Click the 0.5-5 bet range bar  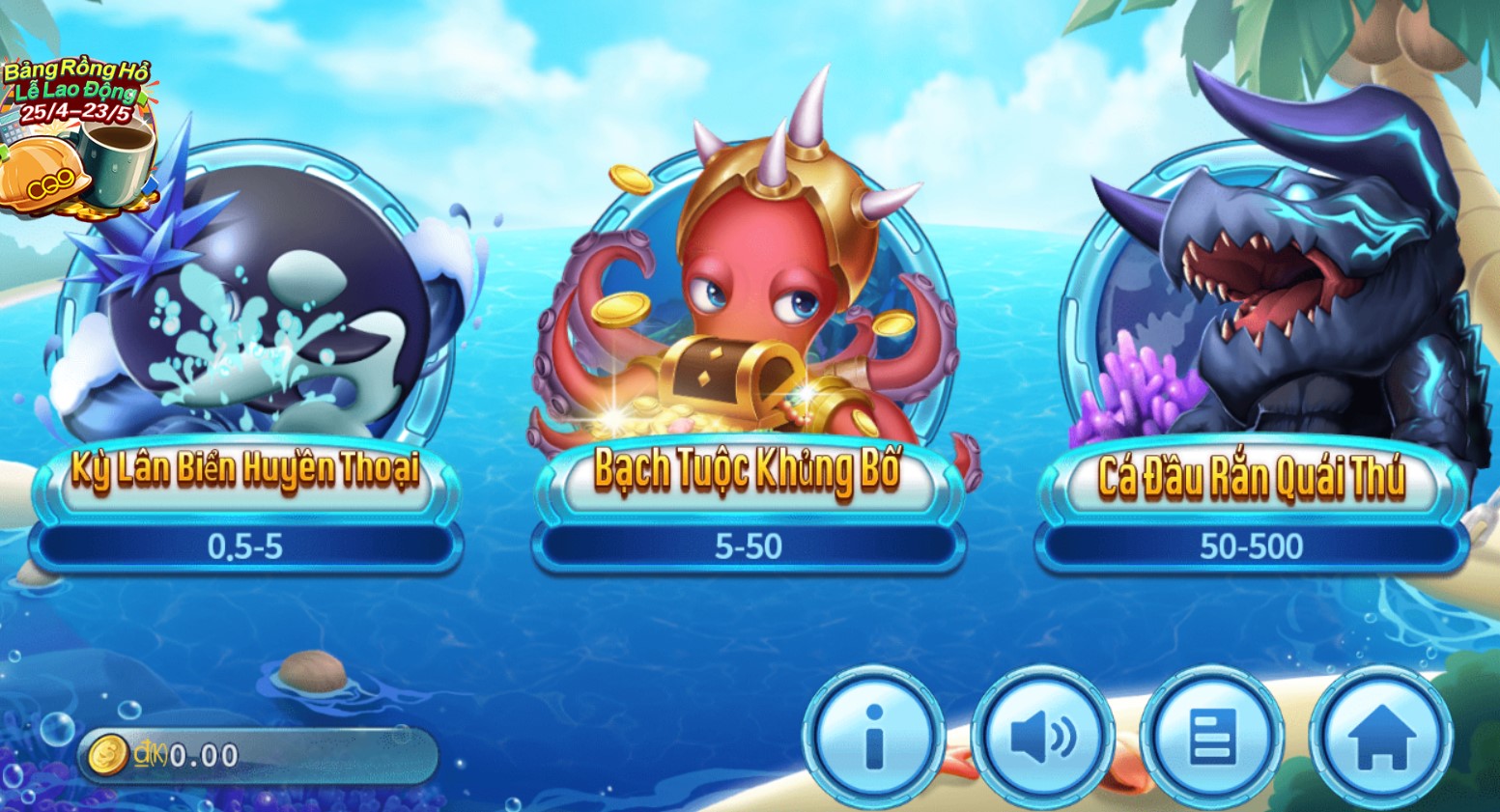click(246, 546)
